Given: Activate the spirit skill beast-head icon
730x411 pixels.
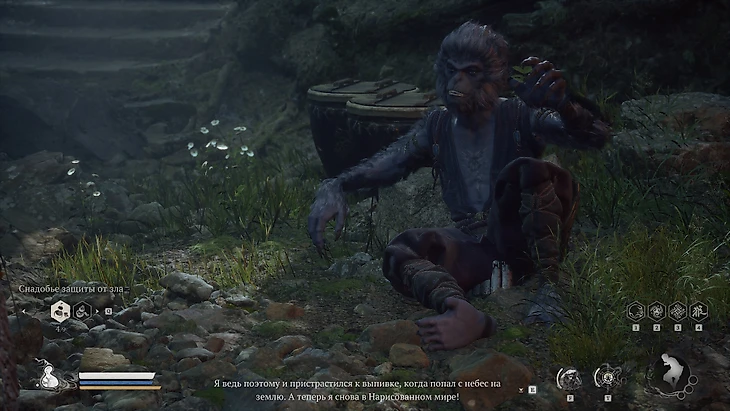Looking at the screenshot, I should pos(569,378).
